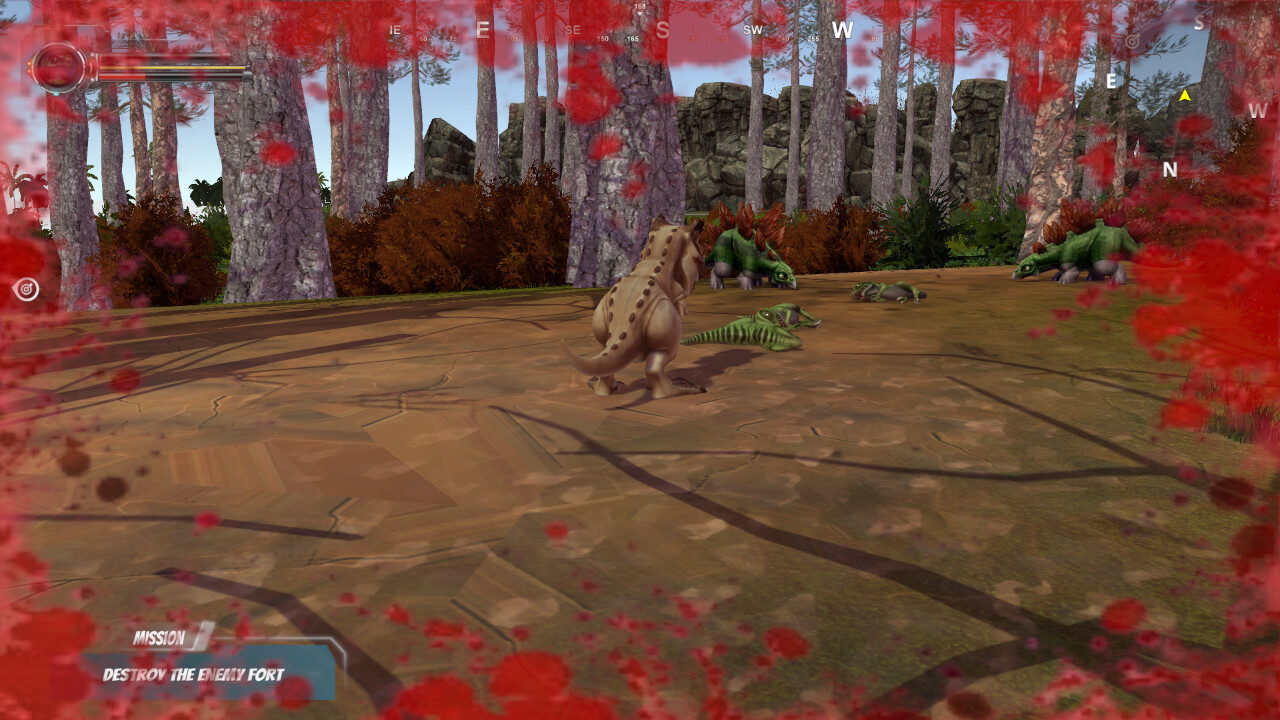Click the small target icon on the minimap
Image resolution: width=1280 pixels, height=720 pixels.
click(x=1132, y=42)
